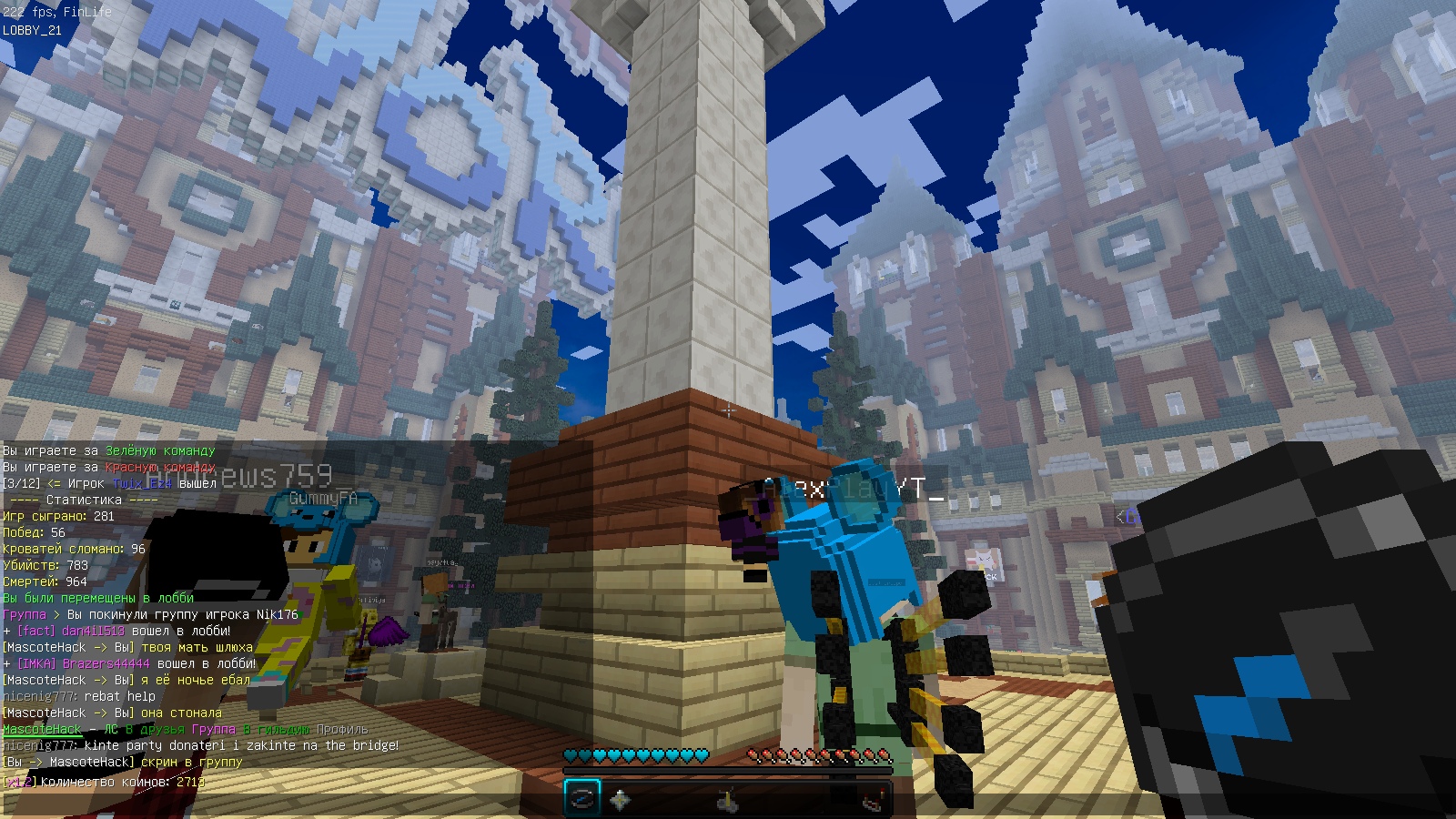The height and width of the screenshot is (819, 1456).
Task: Select the compass in the first hotbar slot
Action: [x=582, y=798]
